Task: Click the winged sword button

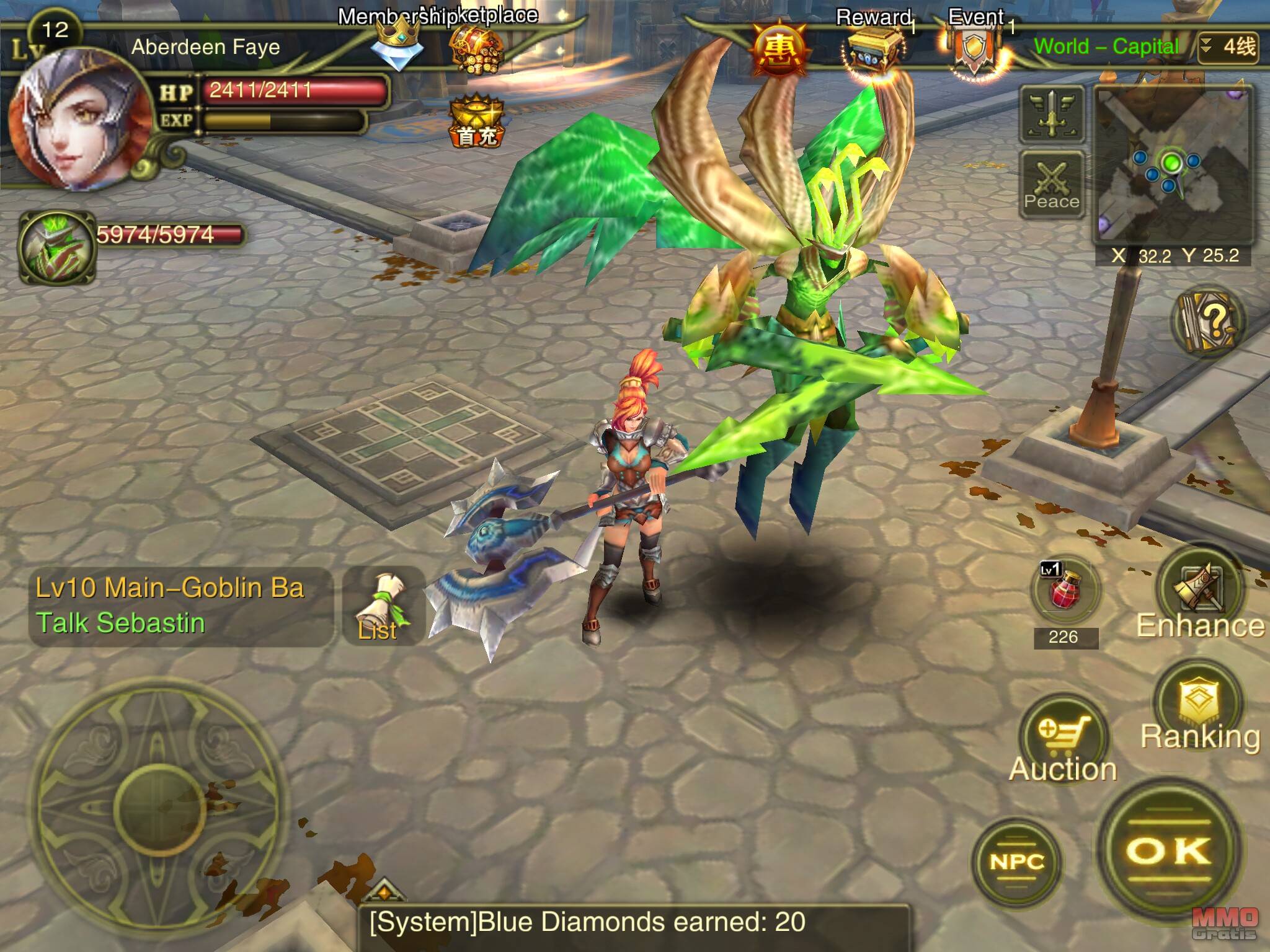Action: [1052, 115]
